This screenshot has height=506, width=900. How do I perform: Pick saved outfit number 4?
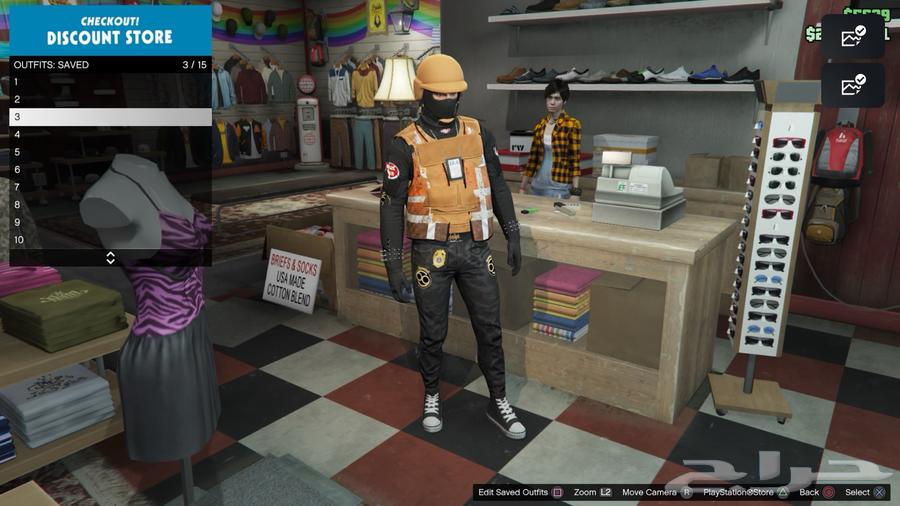pos(110,134)
